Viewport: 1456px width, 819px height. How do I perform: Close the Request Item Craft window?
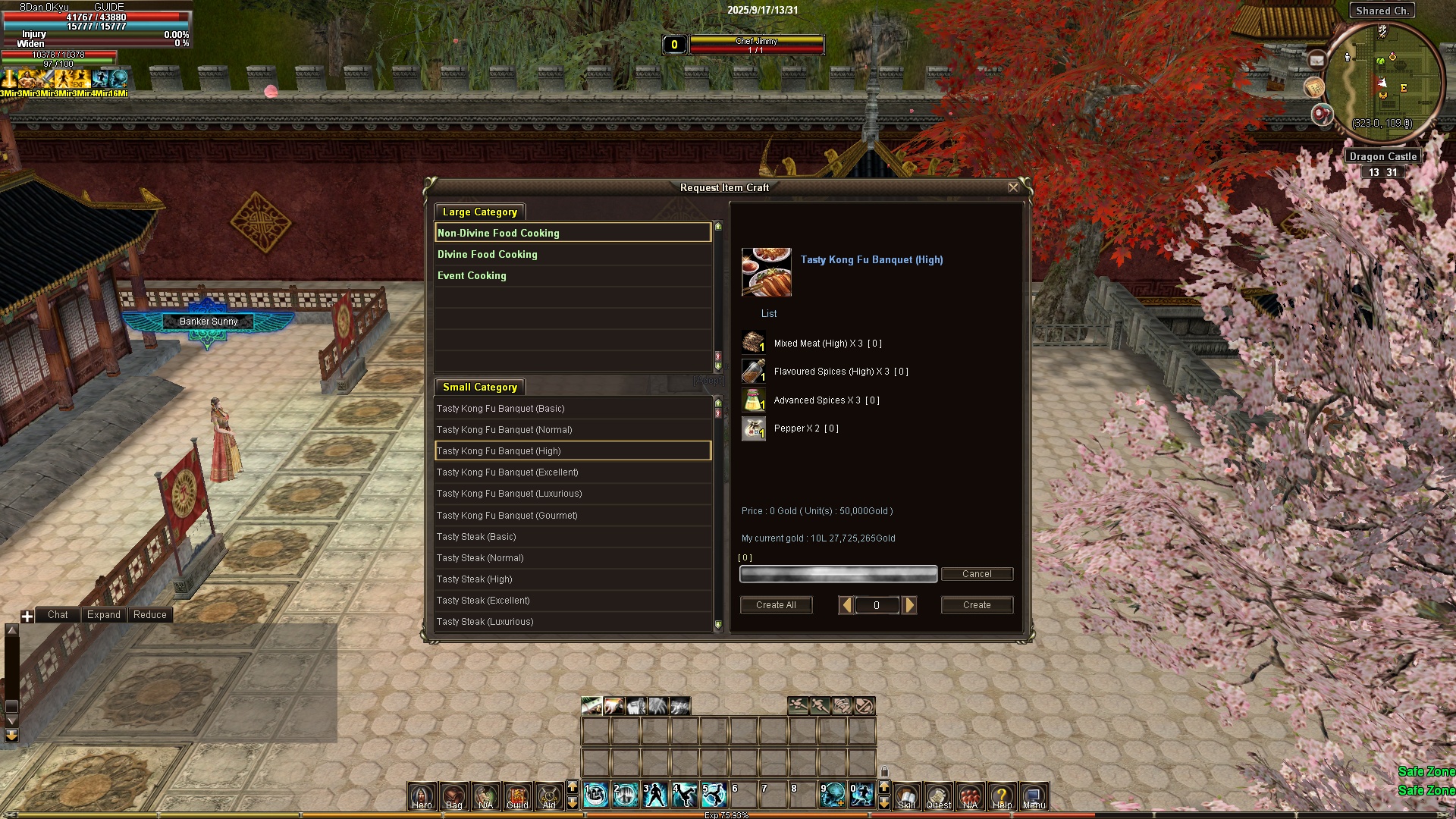(1013, 187)
